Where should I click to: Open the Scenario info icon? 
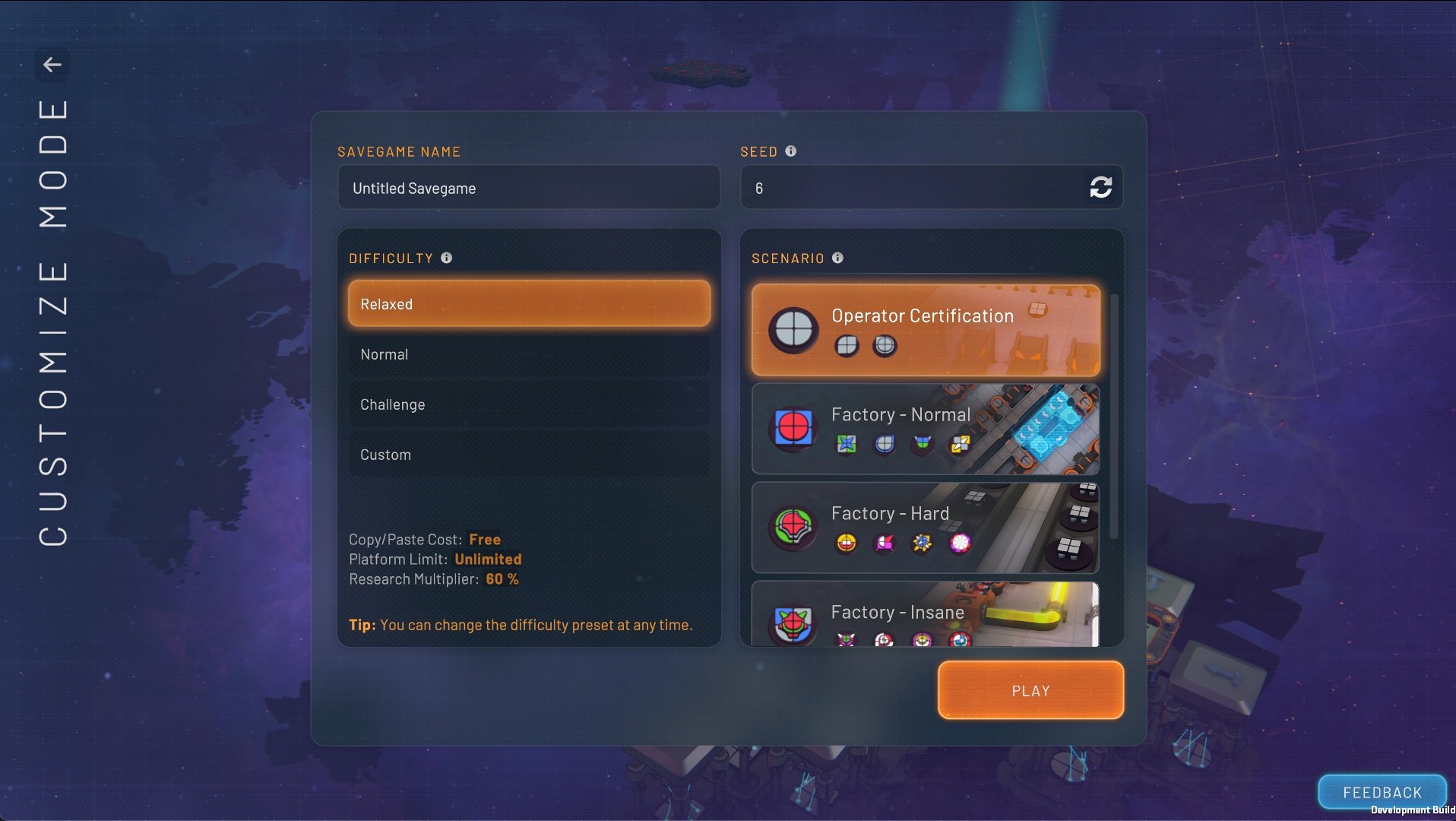[x=837, y=258]
